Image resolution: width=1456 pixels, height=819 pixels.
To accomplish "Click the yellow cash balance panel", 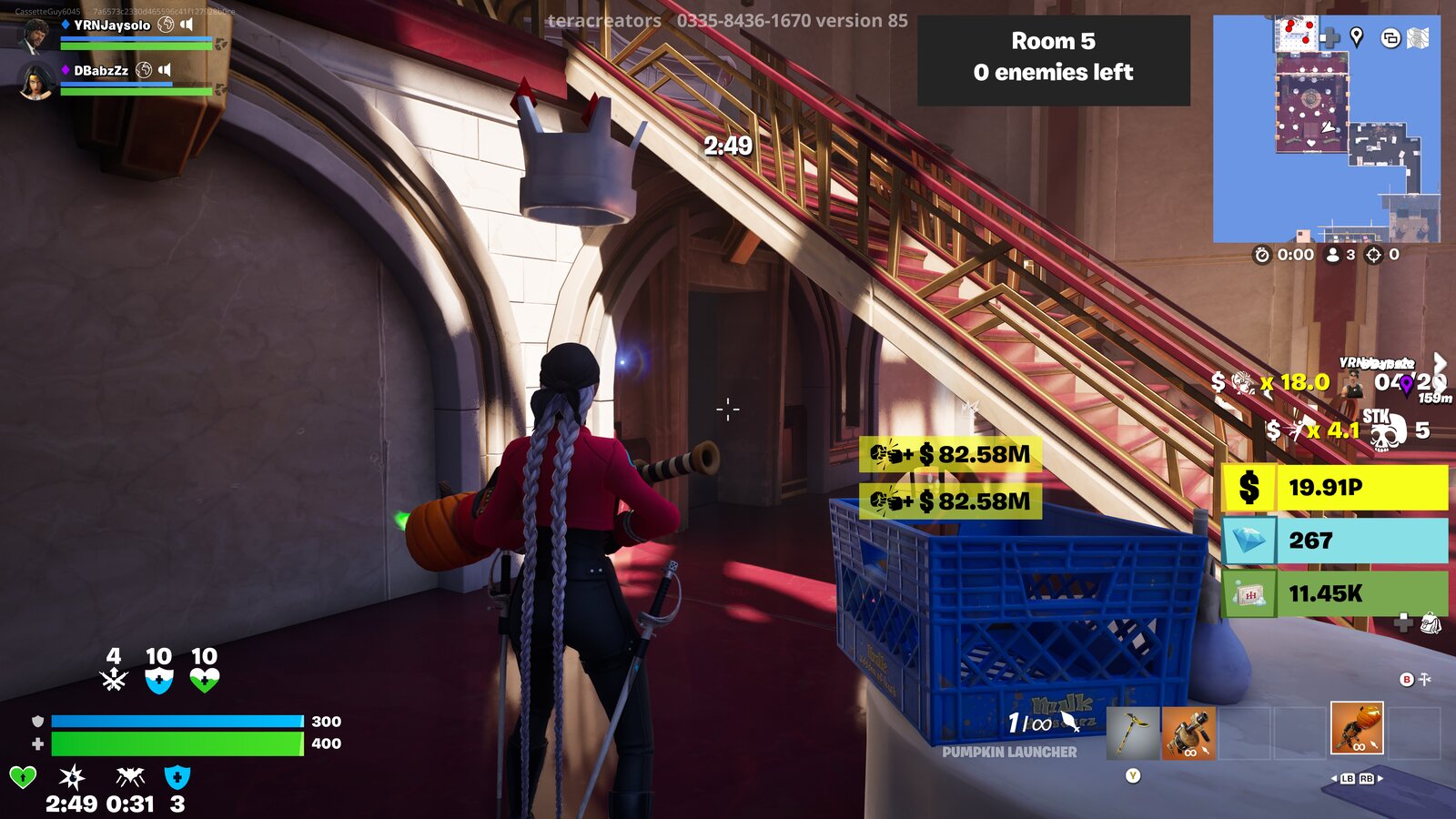I will coord(1334,488).
